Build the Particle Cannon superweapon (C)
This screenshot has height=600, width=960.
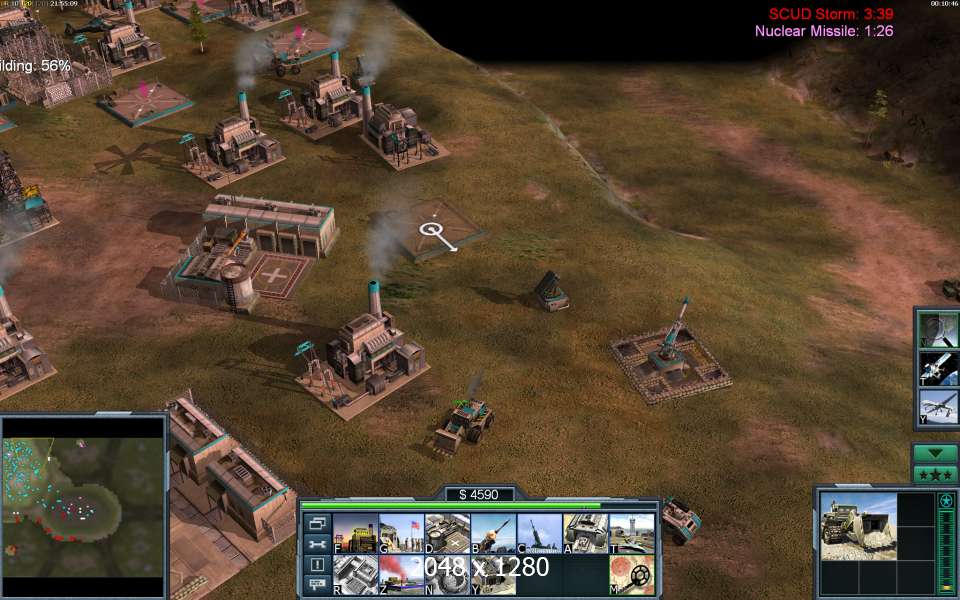539,534
